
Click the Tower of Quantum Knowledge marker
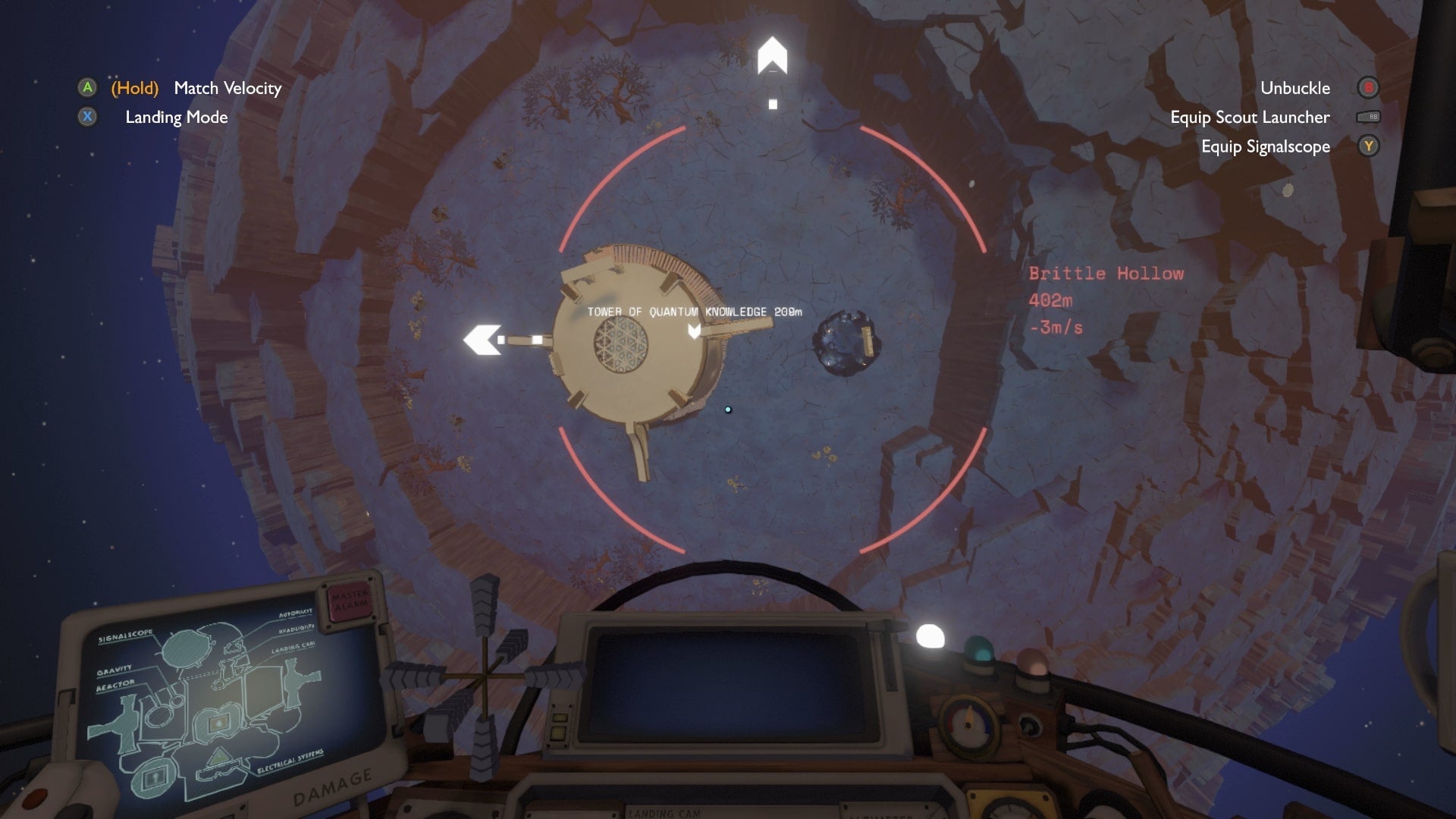pyautogui.click(x=694, y=311)
